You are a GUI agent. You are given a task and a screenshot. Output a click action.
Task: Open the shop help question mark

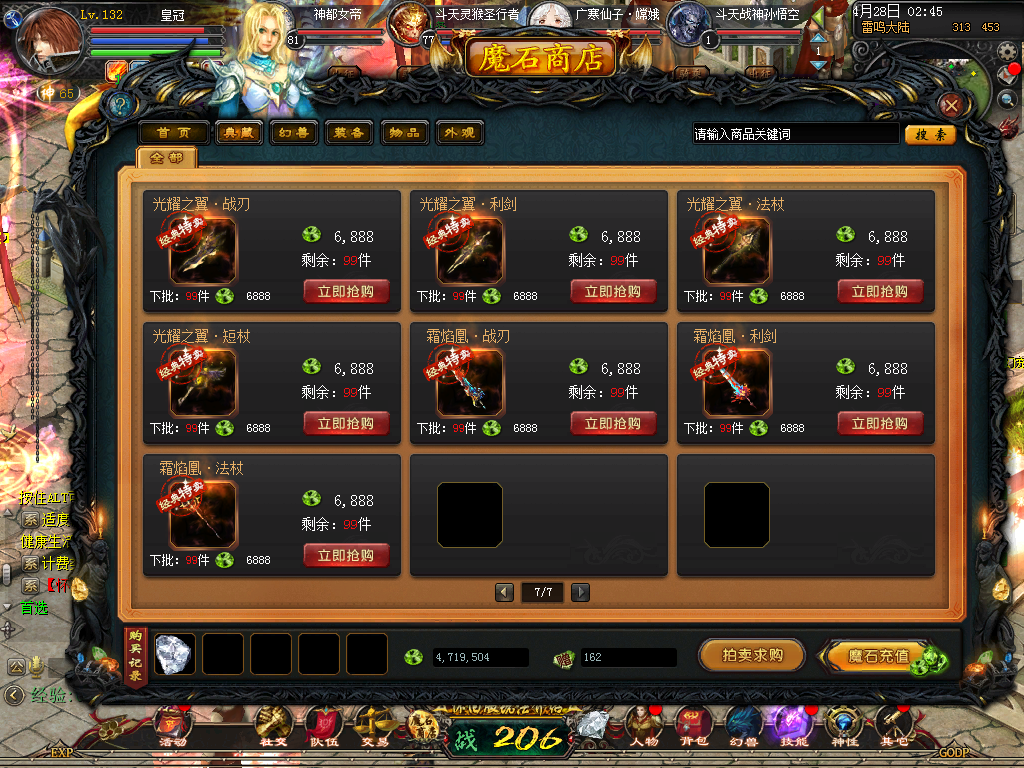tap(121, 104)
